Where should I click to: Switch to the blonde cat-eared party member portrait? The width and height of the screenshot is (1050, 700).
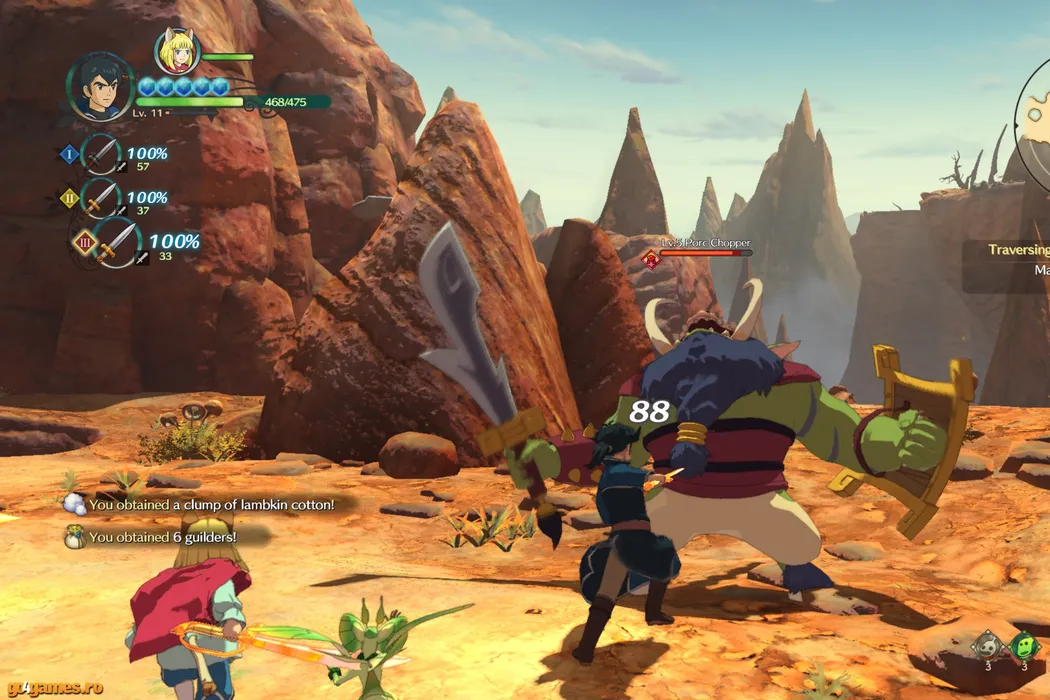coord(177,51)
